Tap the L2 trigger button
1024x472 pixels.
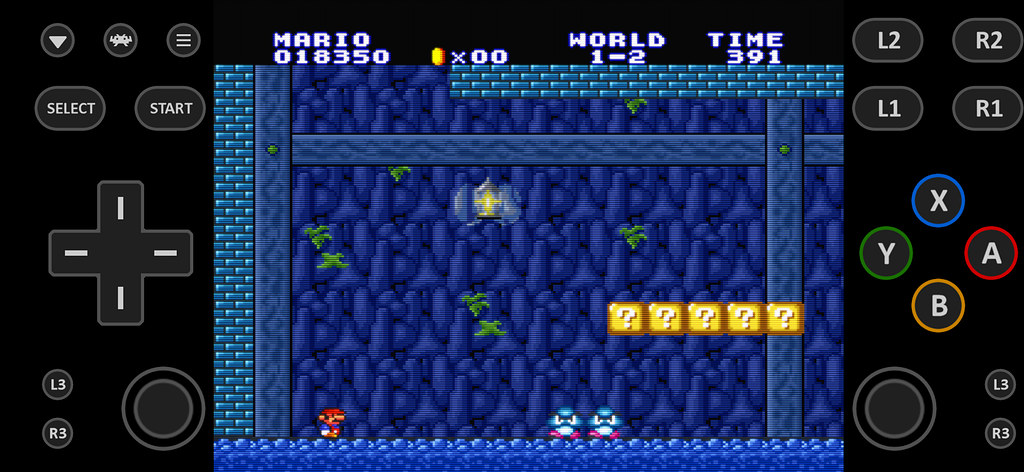coord(888,40)
